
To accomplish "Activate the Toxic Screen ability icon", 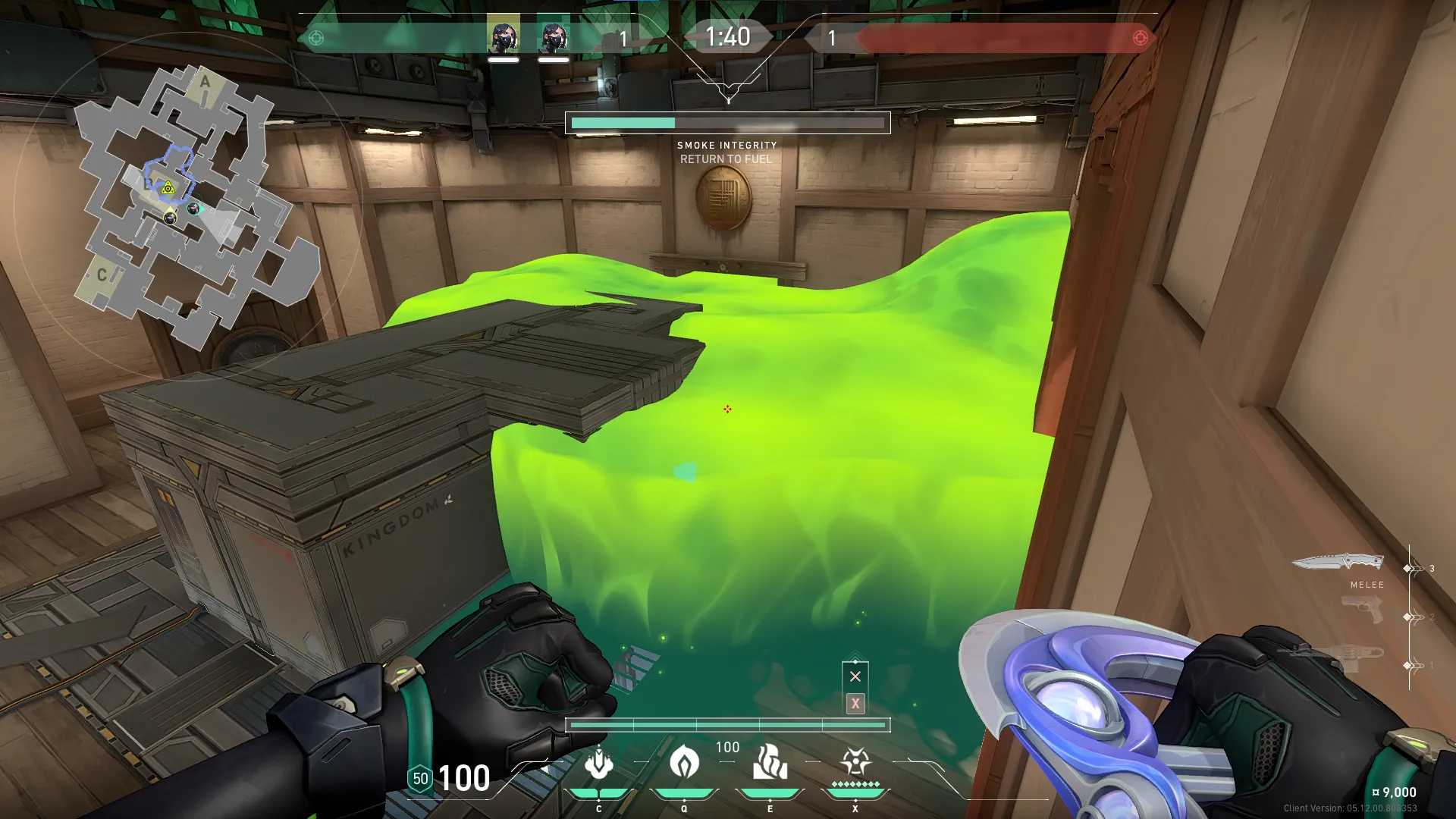I will tap(770, 763).
